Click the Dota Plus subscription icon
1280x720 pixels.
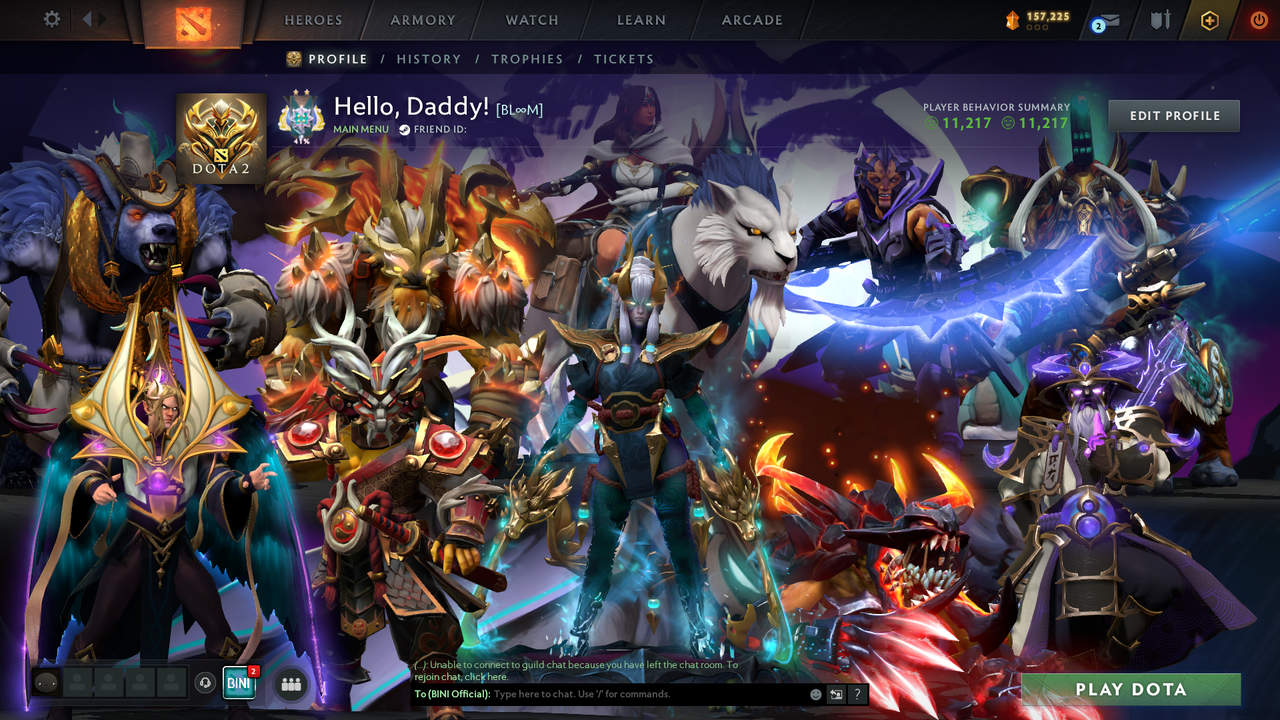click(1209, 18)
